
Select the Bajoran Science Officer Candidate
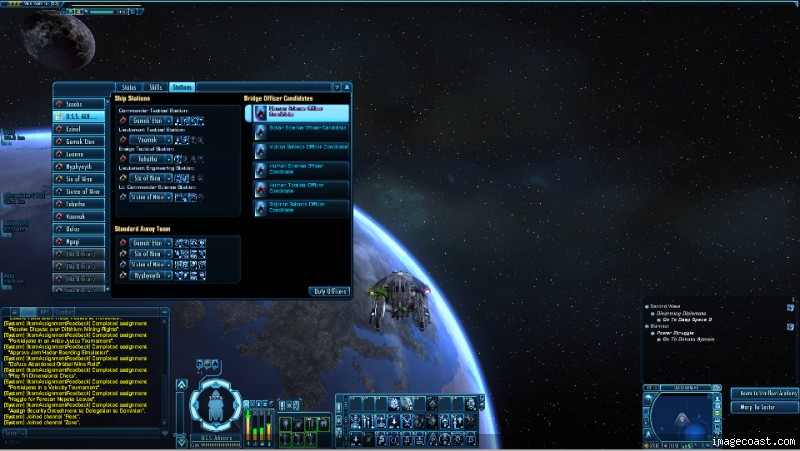coord(301,207)
